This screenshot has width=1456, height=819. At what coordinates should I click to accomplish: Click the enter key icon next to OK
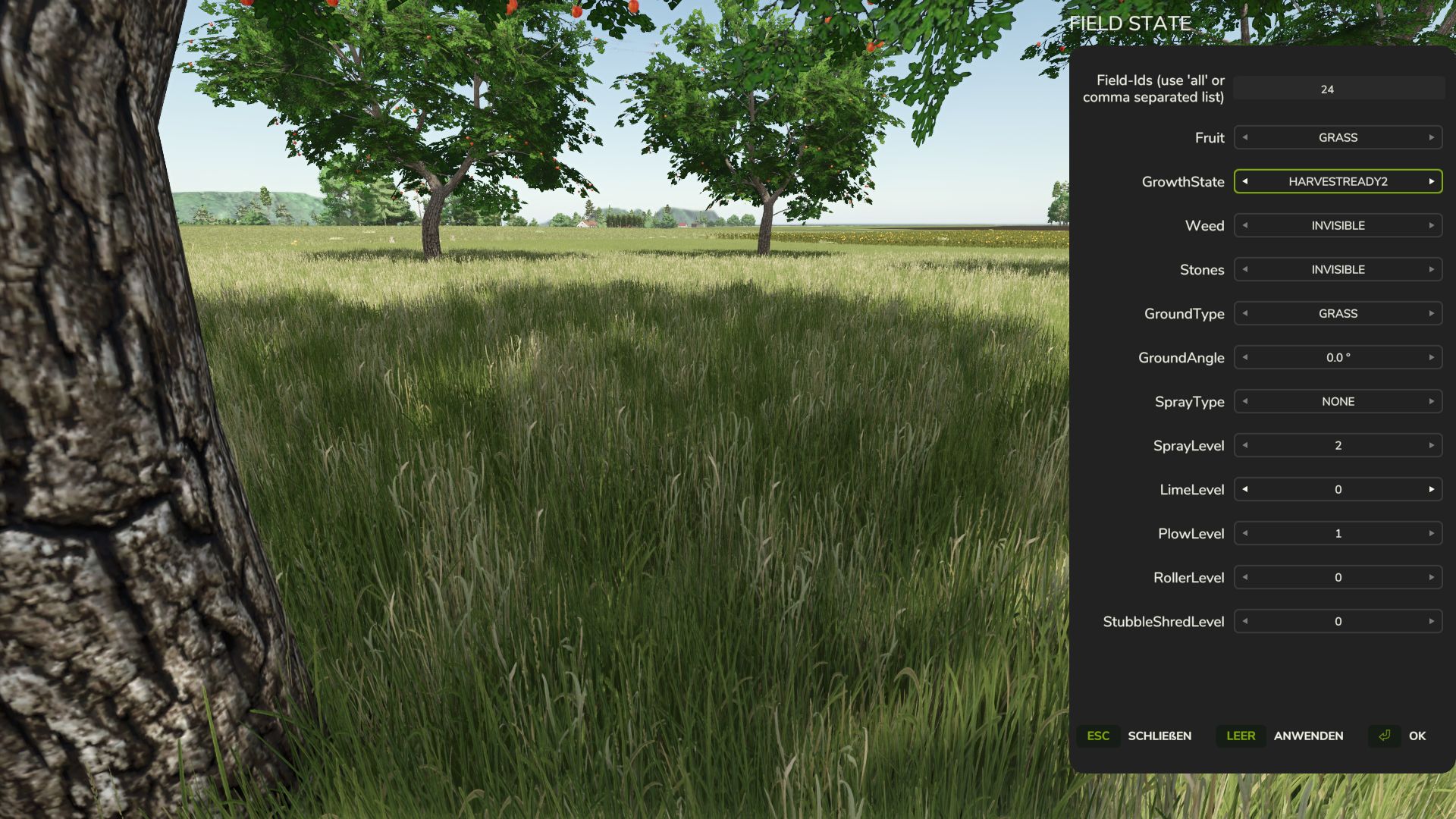[1384, 736]
